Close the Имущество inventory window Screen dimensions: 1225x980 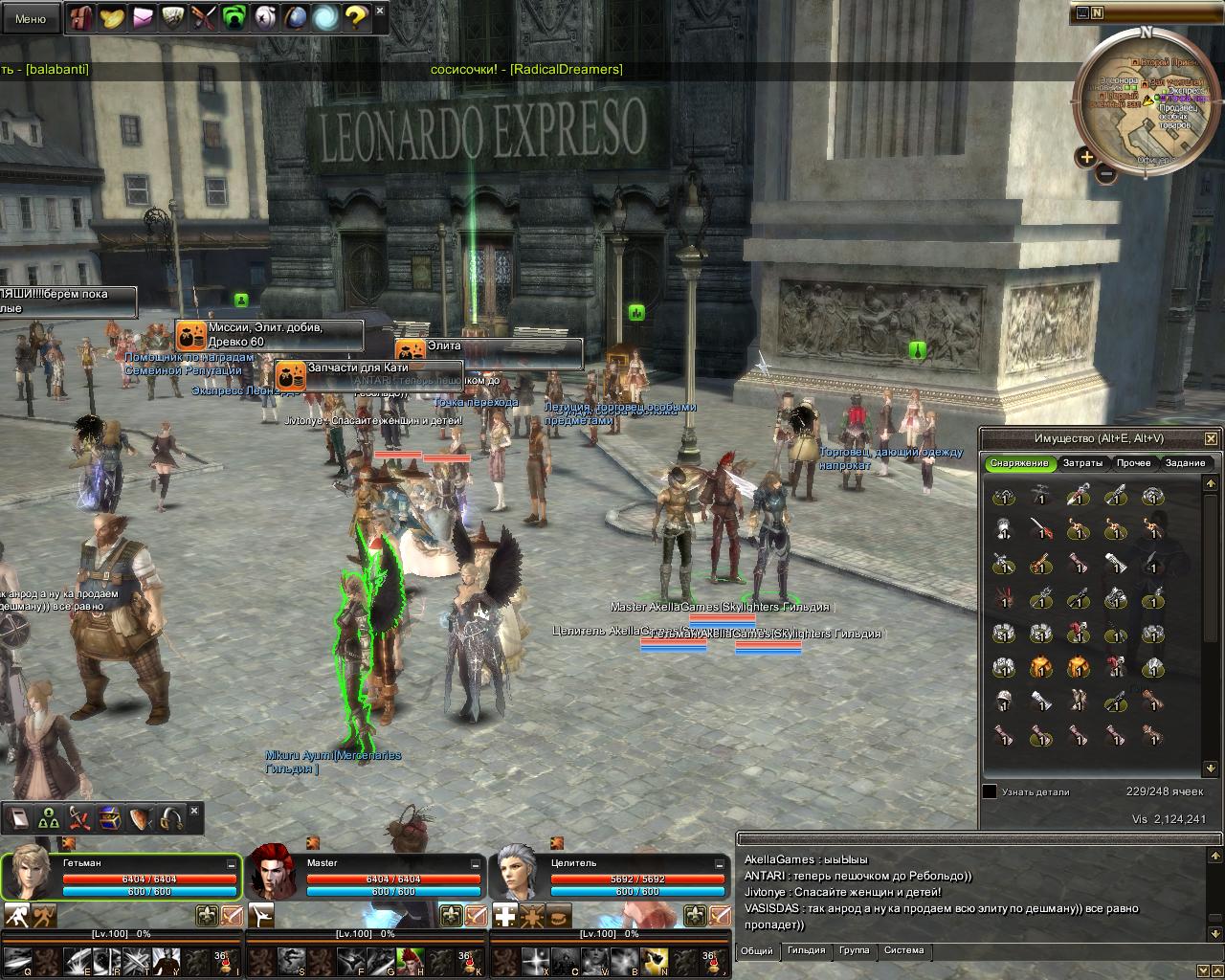point(1211,438)
